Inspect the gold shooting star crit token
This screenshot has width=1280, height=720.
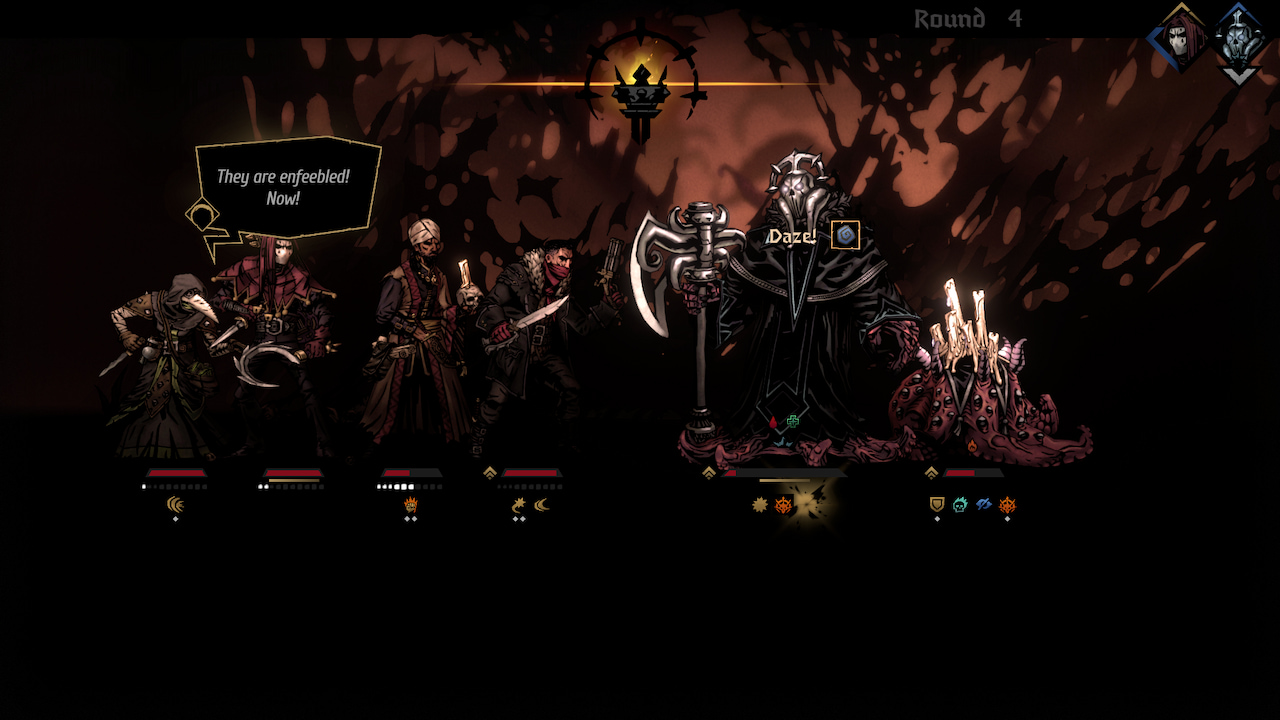pos(519,506)
